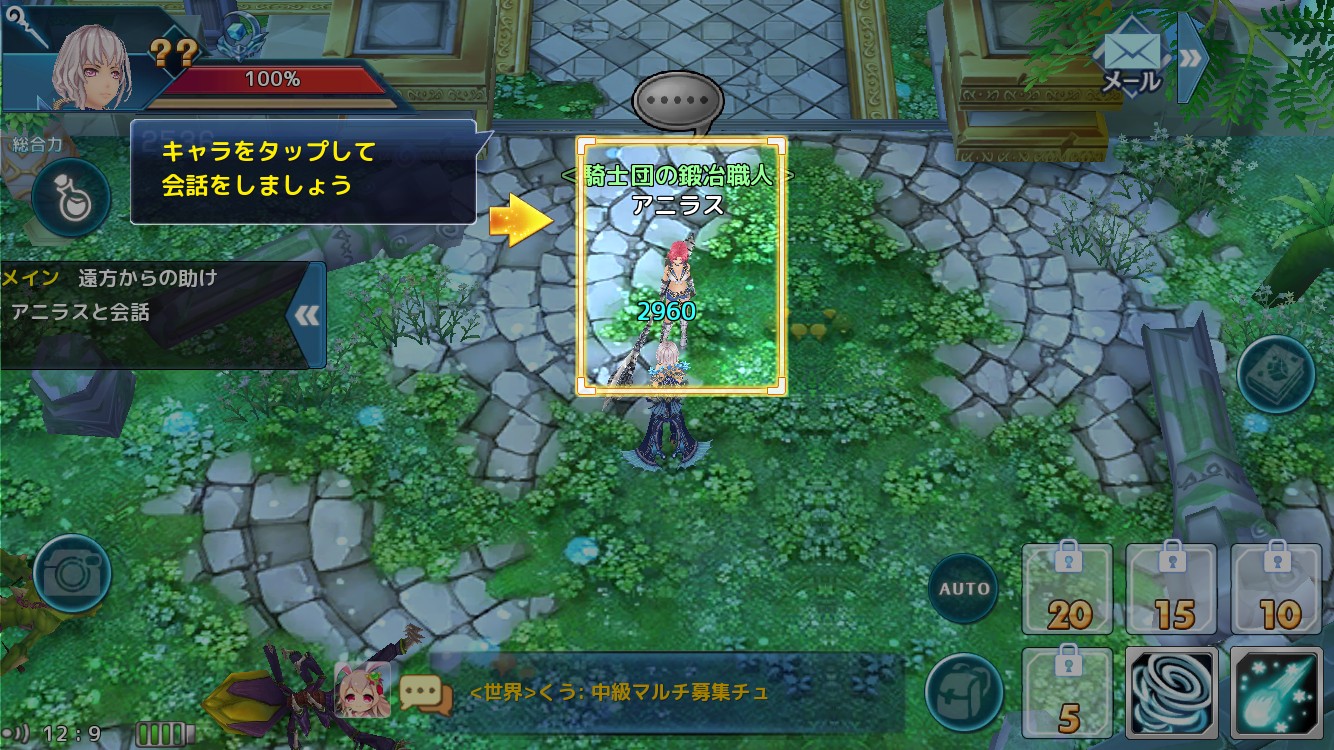Activate the ice comet skill

pos(1277,692)
